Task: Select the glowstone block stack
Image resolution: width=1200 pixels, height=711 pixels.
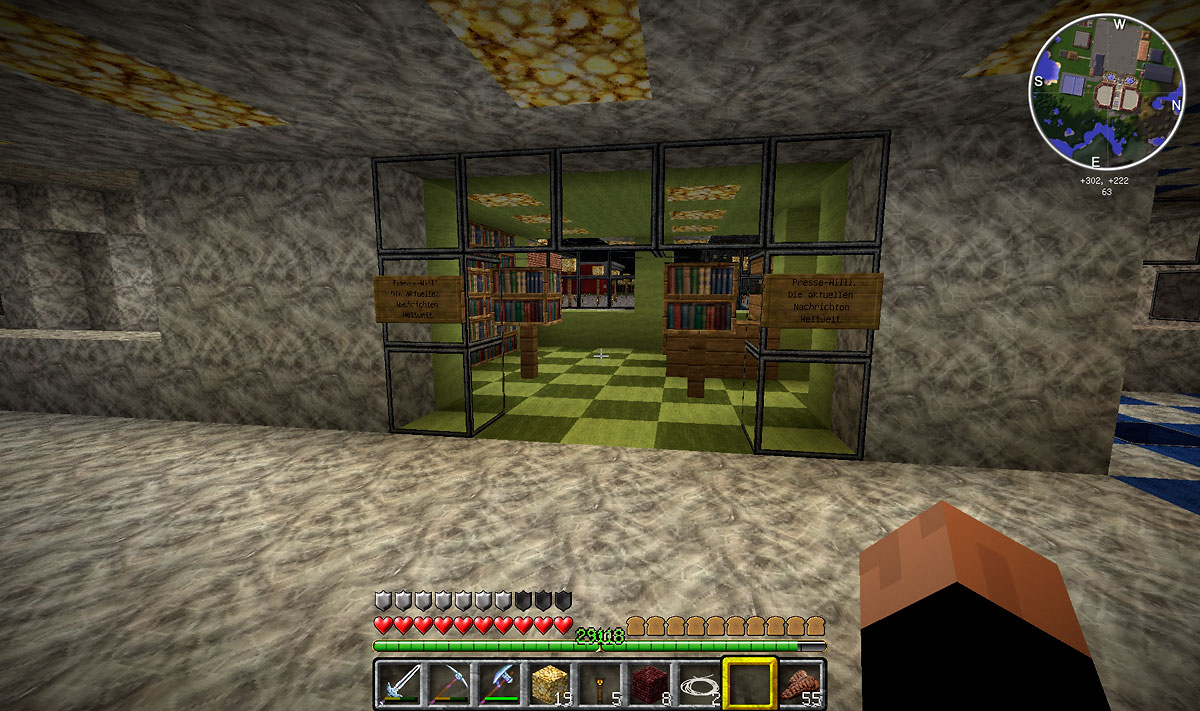Action: tap(550, 684)
